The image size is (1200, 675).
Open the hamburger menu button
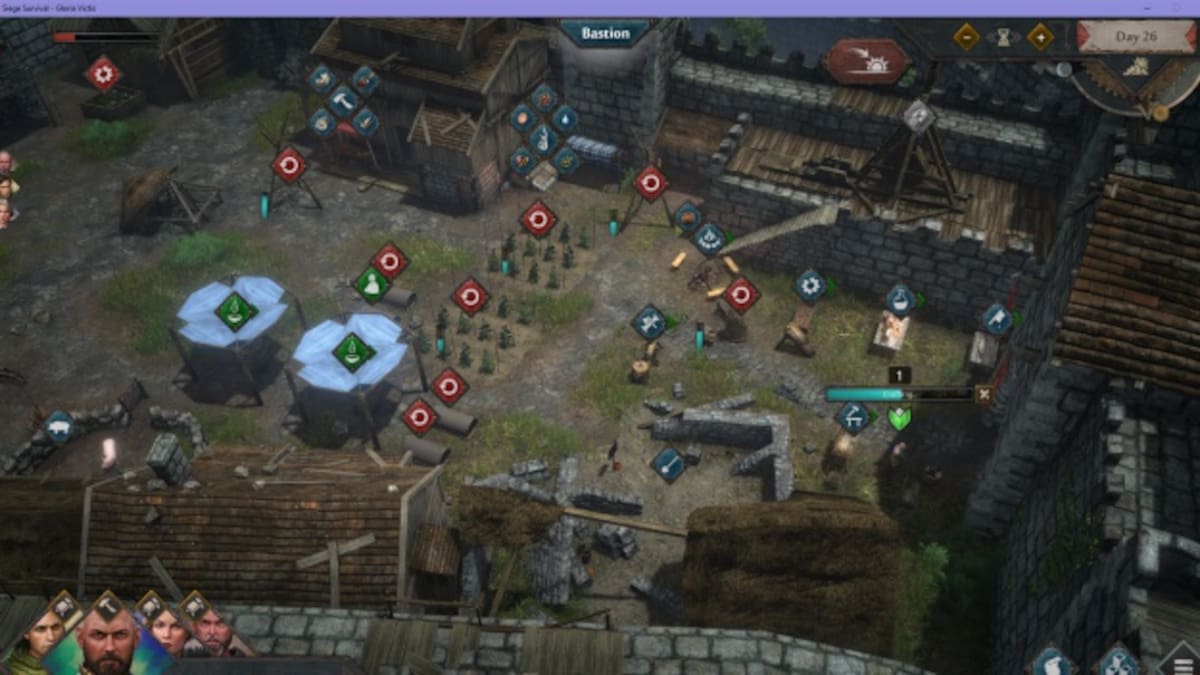[x=1180, y=661]
